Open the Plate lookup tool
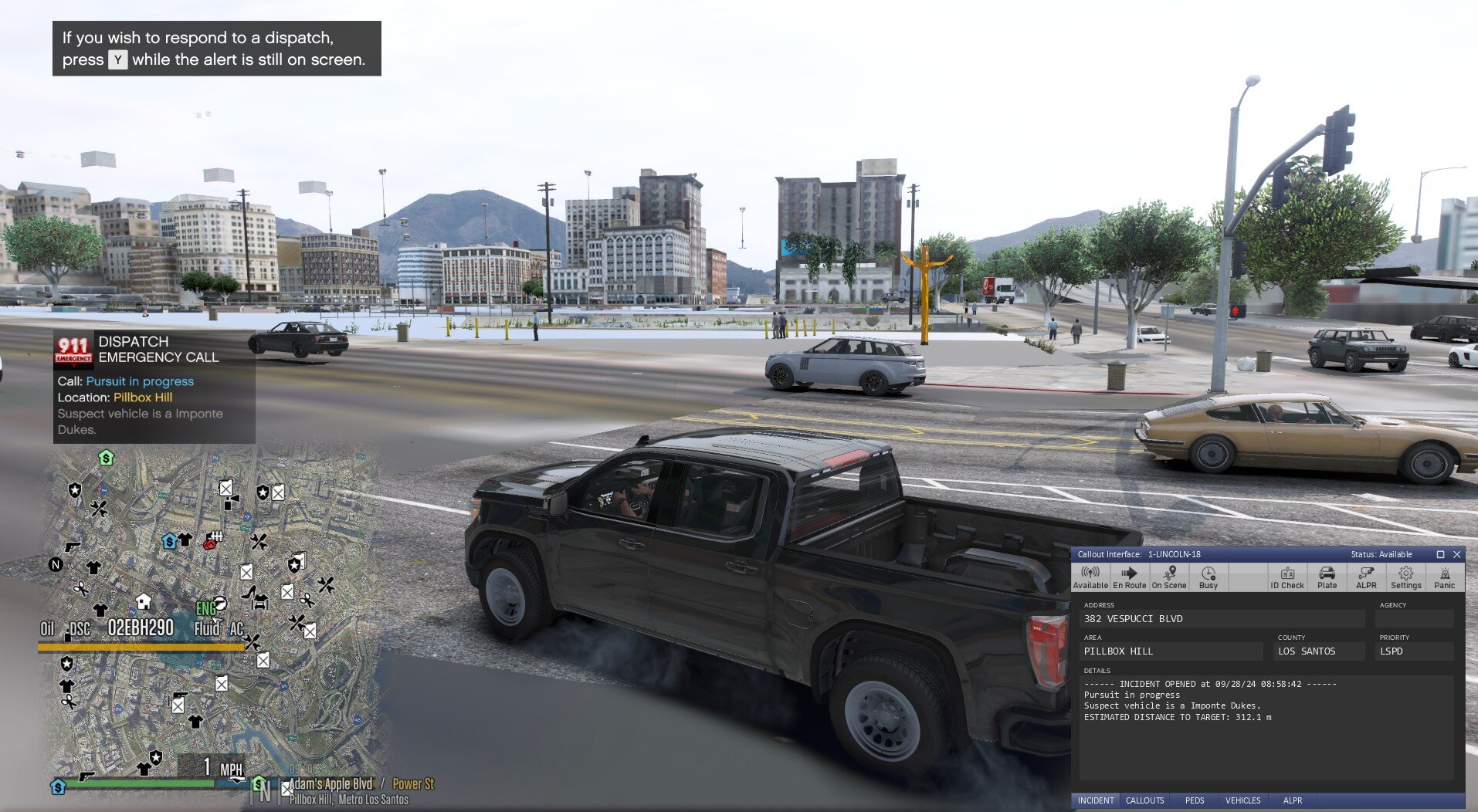 click(1327, 577)
